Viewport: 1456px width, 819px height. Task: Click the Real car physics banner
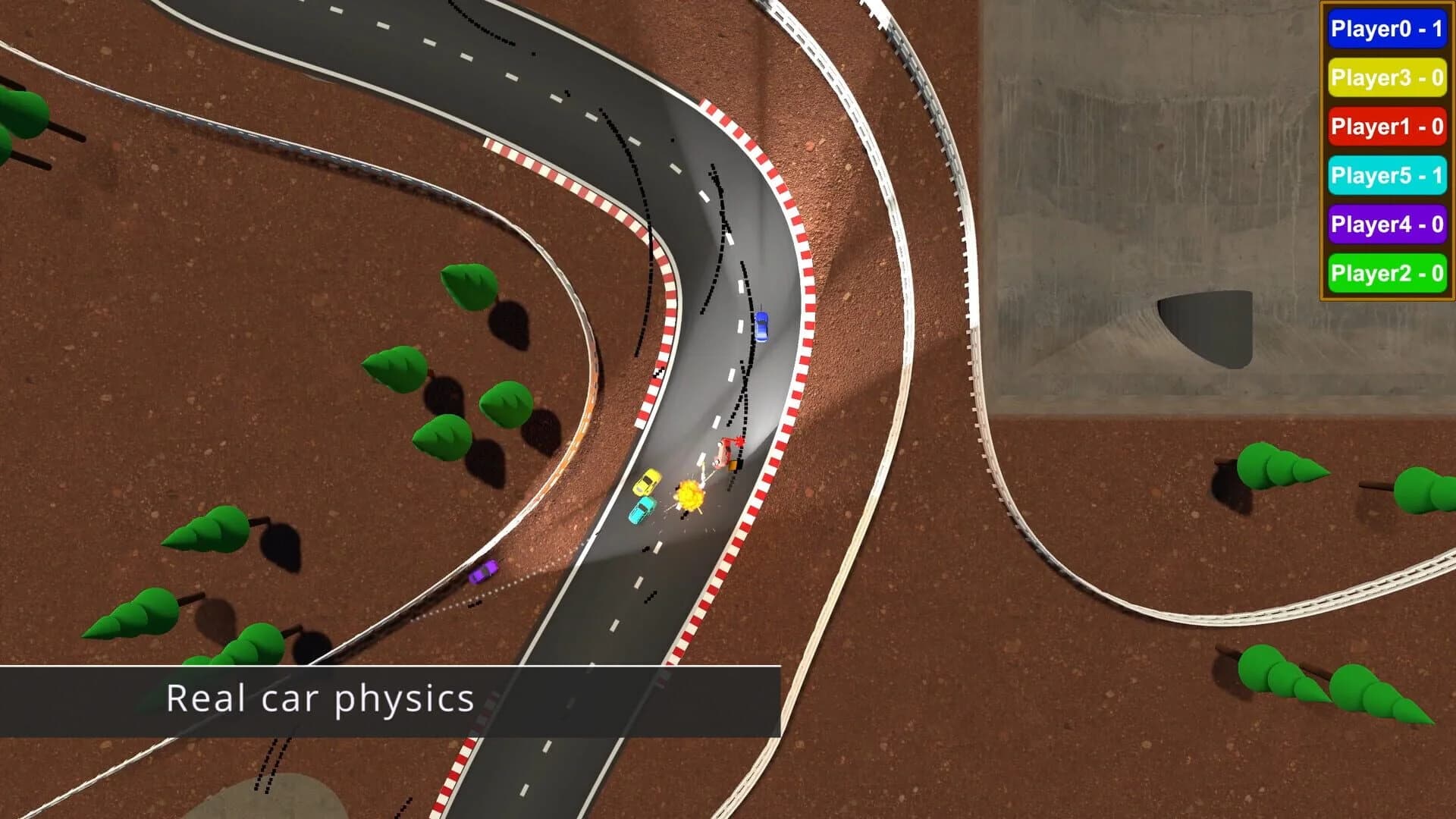tap(318, 699)
